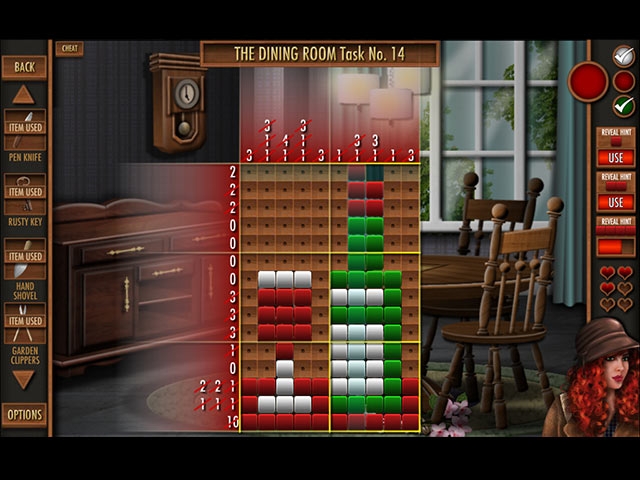Click the inventory down arrow

(24, 380)
